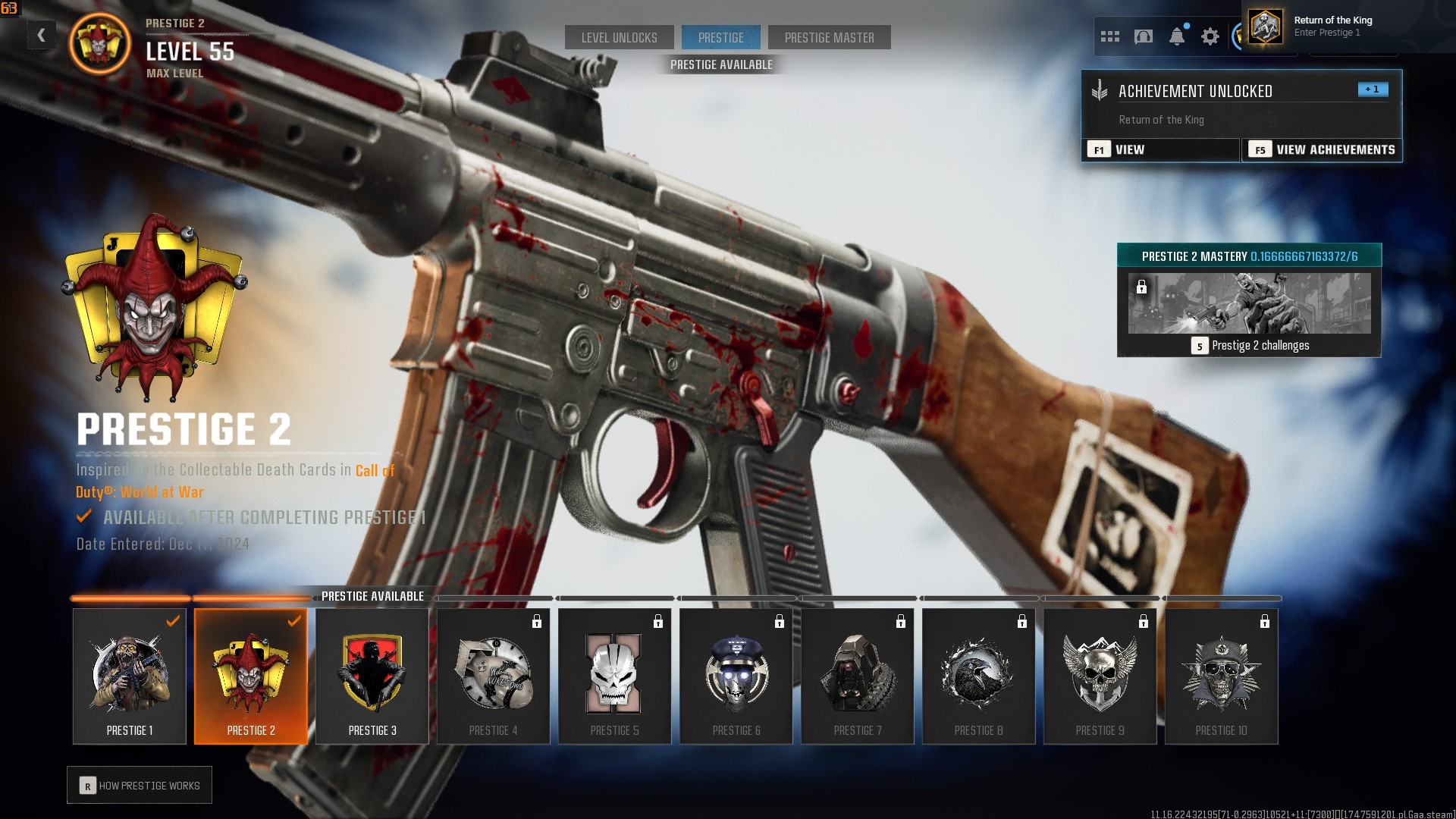Open the Prestige Master tab
Image resolution: width=1456 pixels, height=819 pixels.
[829, 37]
